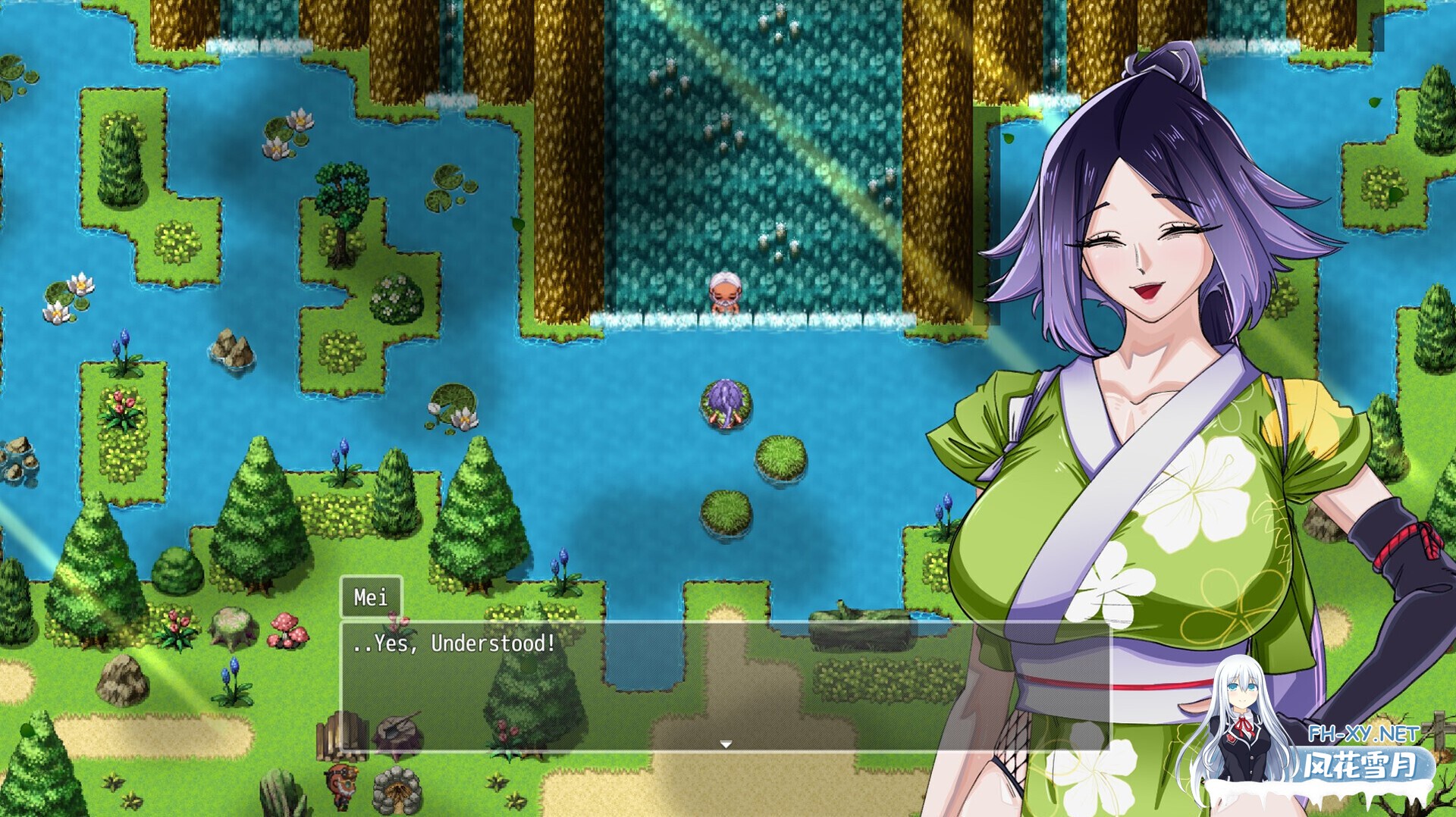1456x817 pixels.
Task: Click the 'Mei' name tag above the dialogue
Action: coord(371,596)
